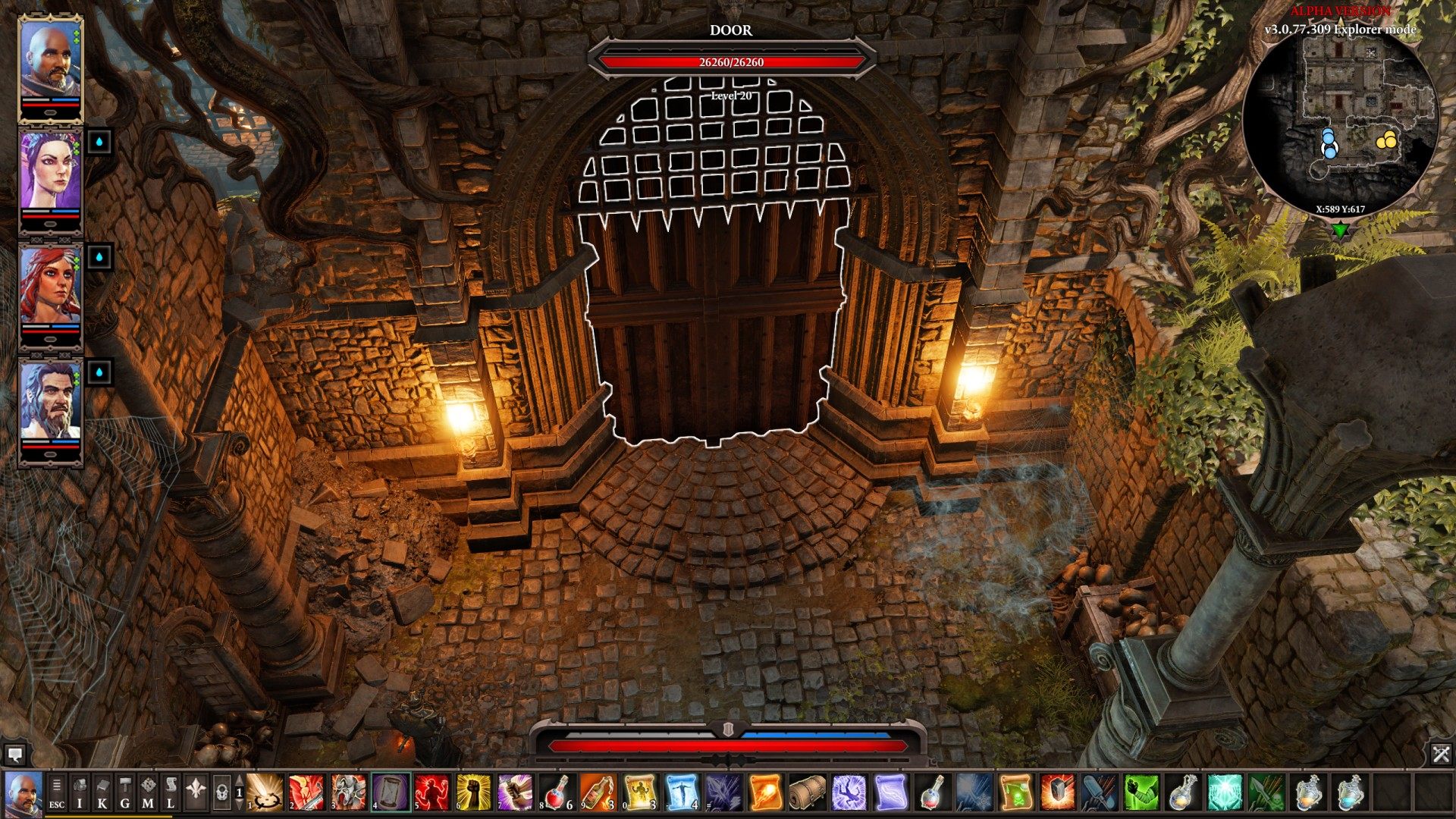Open the journal scroll L button
This screenshot has height=819, width=1456.
171,792
